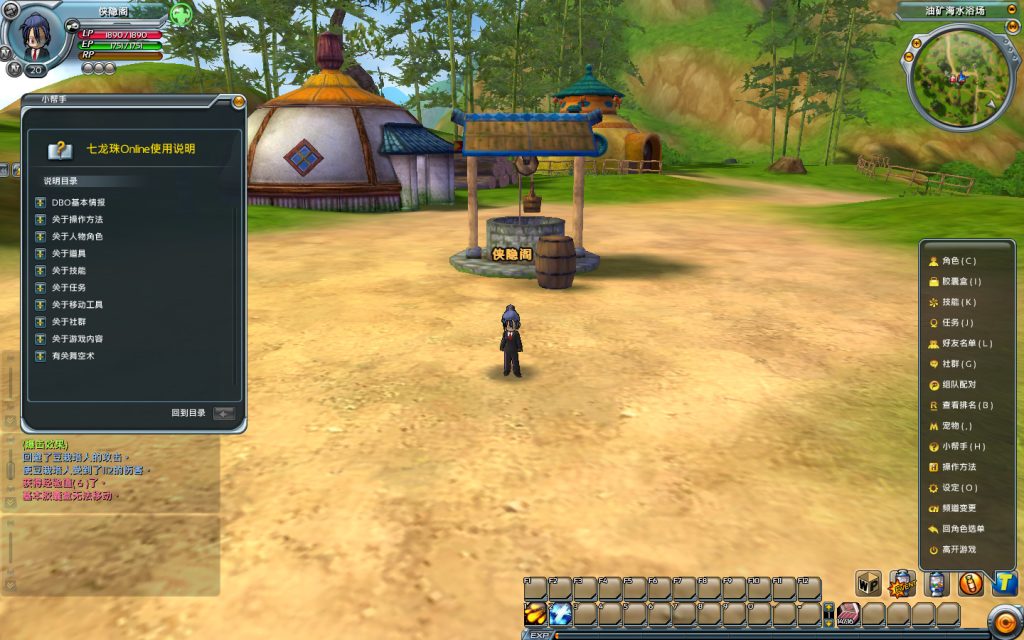Image resolution: width=1024 pixels, height=640 pixels.
Task: Use the blue energy burst skill slot
Action: click(x=560, y=614)
